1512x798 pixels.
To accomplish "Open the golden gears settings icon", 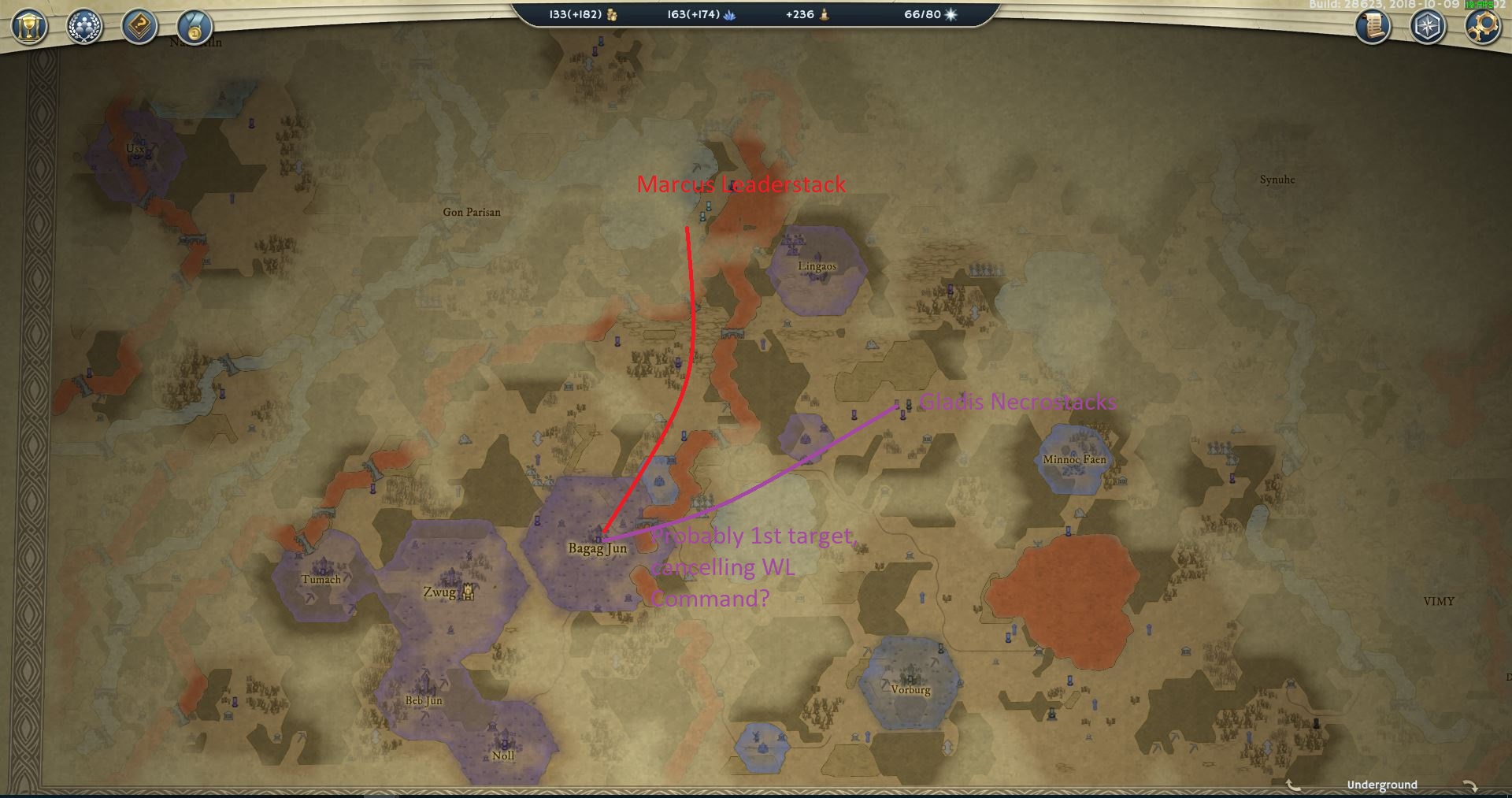I will (x=1482, y=27).
